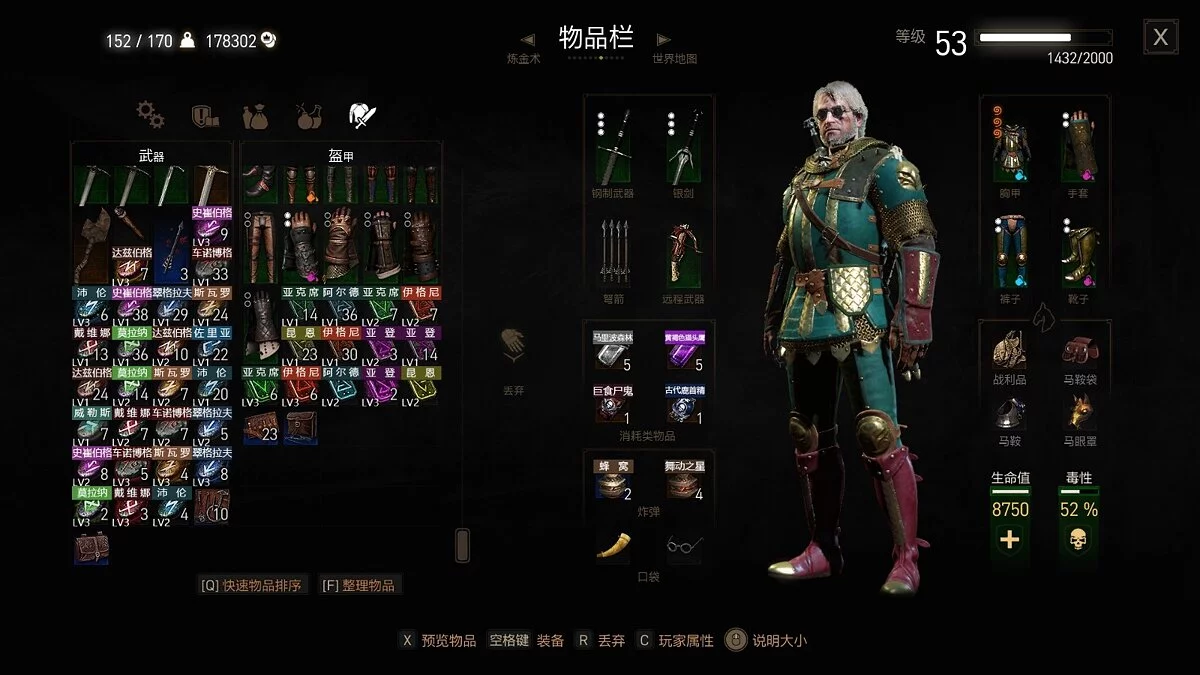The image size is (1200, 675).
Task: Select the equipped trousers slot (裤子)
Action: [x=1011, y=252]
